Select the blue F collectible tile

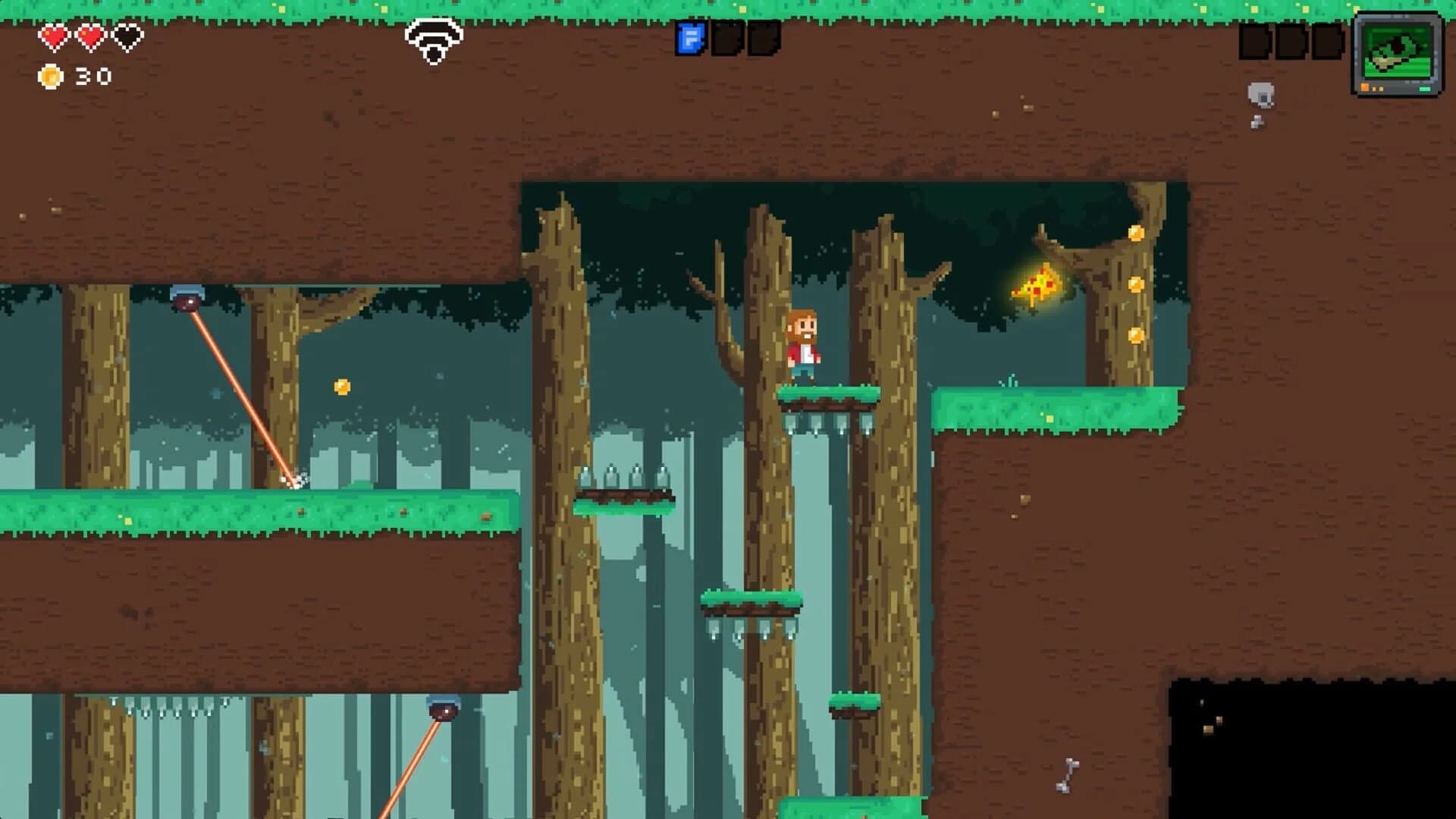point(691,37)
